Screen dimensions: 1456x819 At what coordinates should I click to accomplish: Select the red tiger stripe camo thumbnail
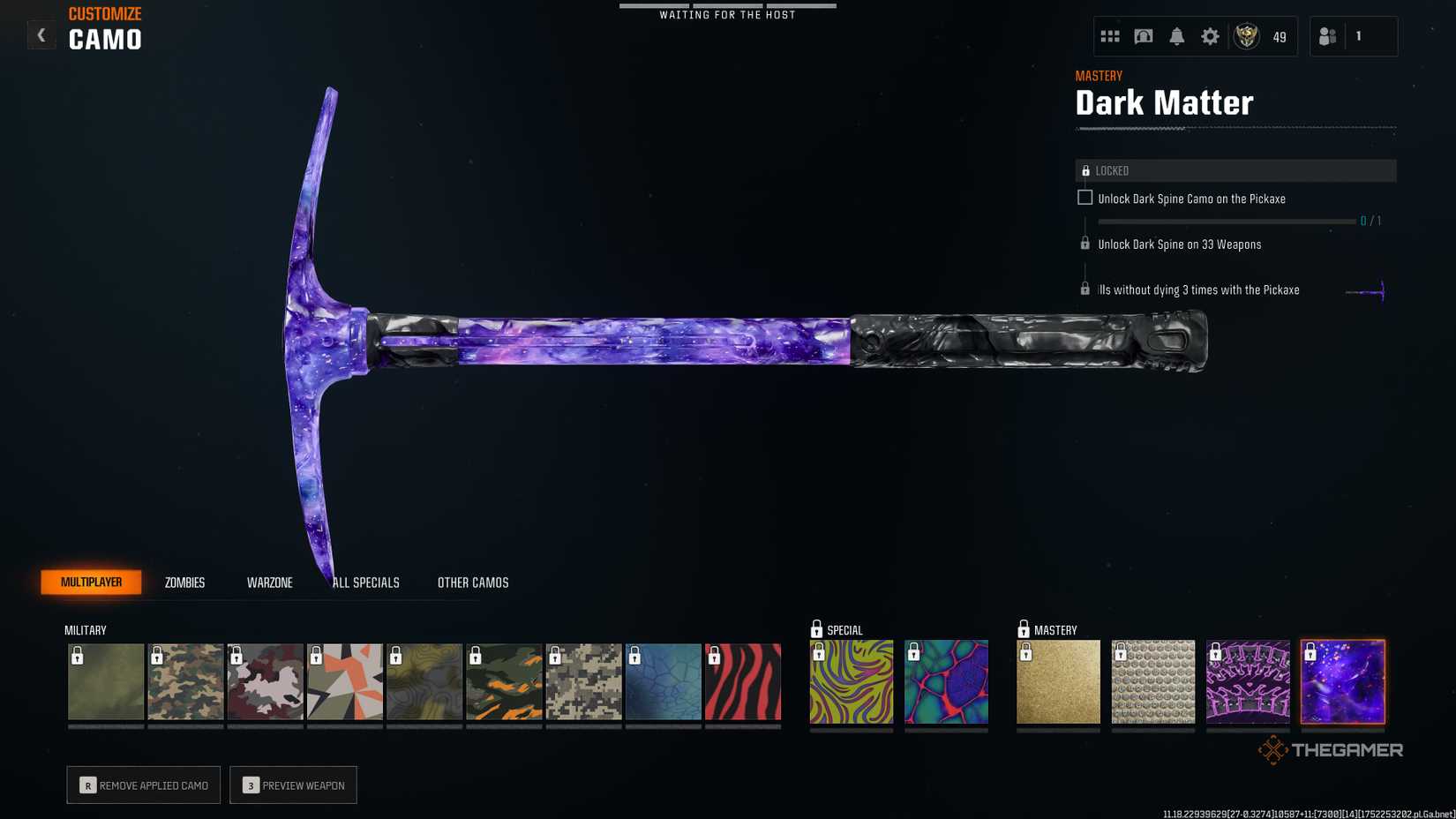[742, 681]
